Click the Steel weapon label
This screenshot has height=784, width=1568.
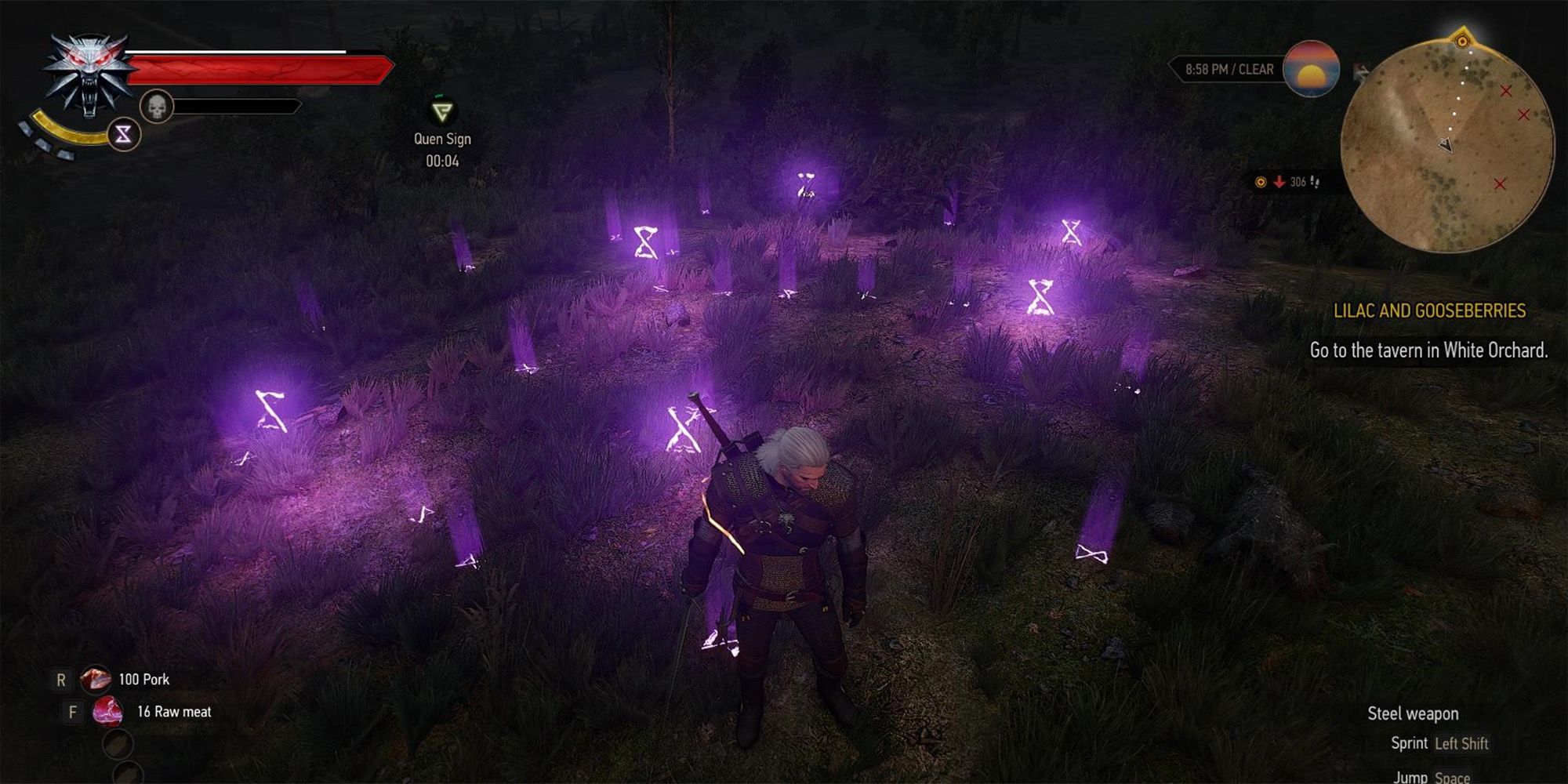1413,713
